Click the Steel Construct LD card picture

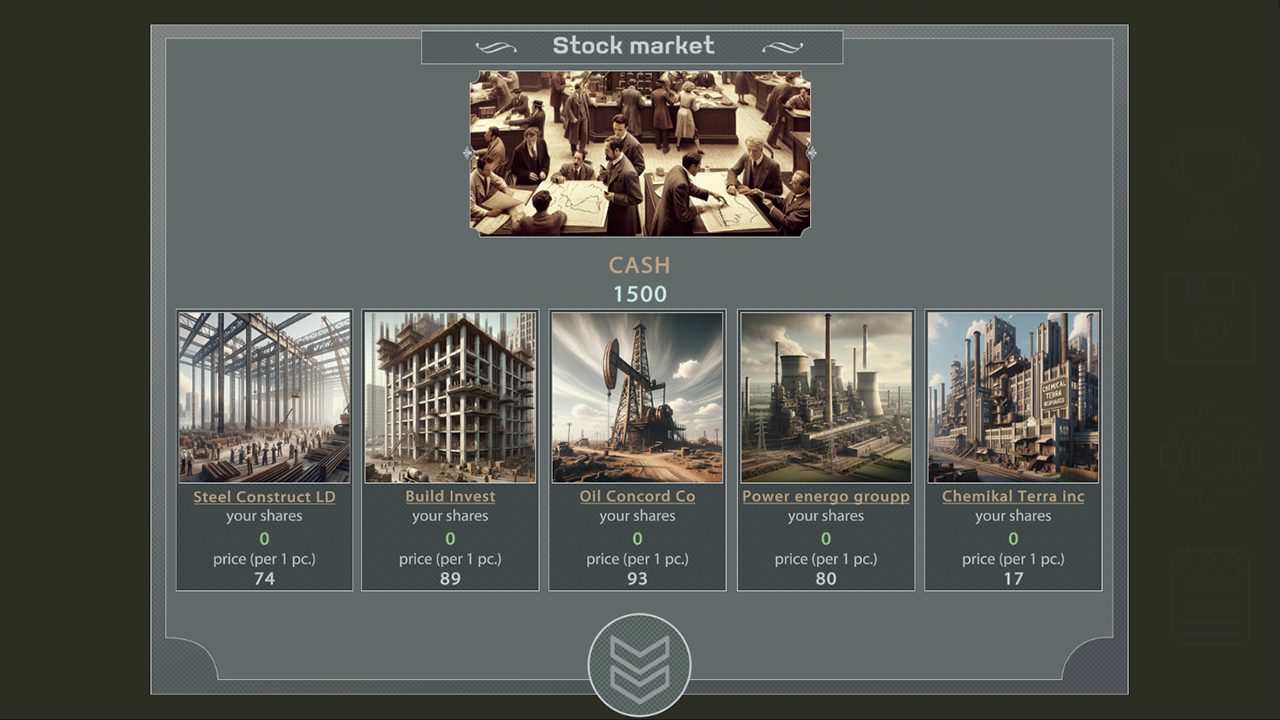click(263, 396)
